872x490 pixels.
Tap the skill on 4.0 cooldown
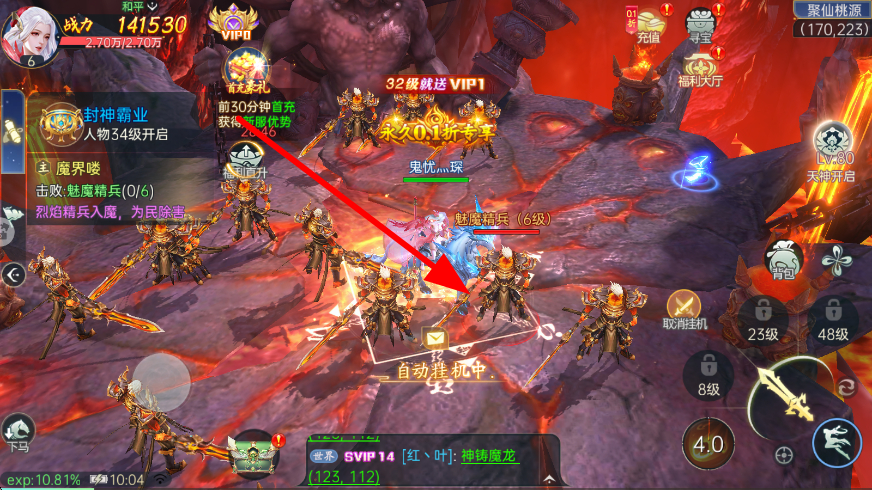(x=708, y=442)
